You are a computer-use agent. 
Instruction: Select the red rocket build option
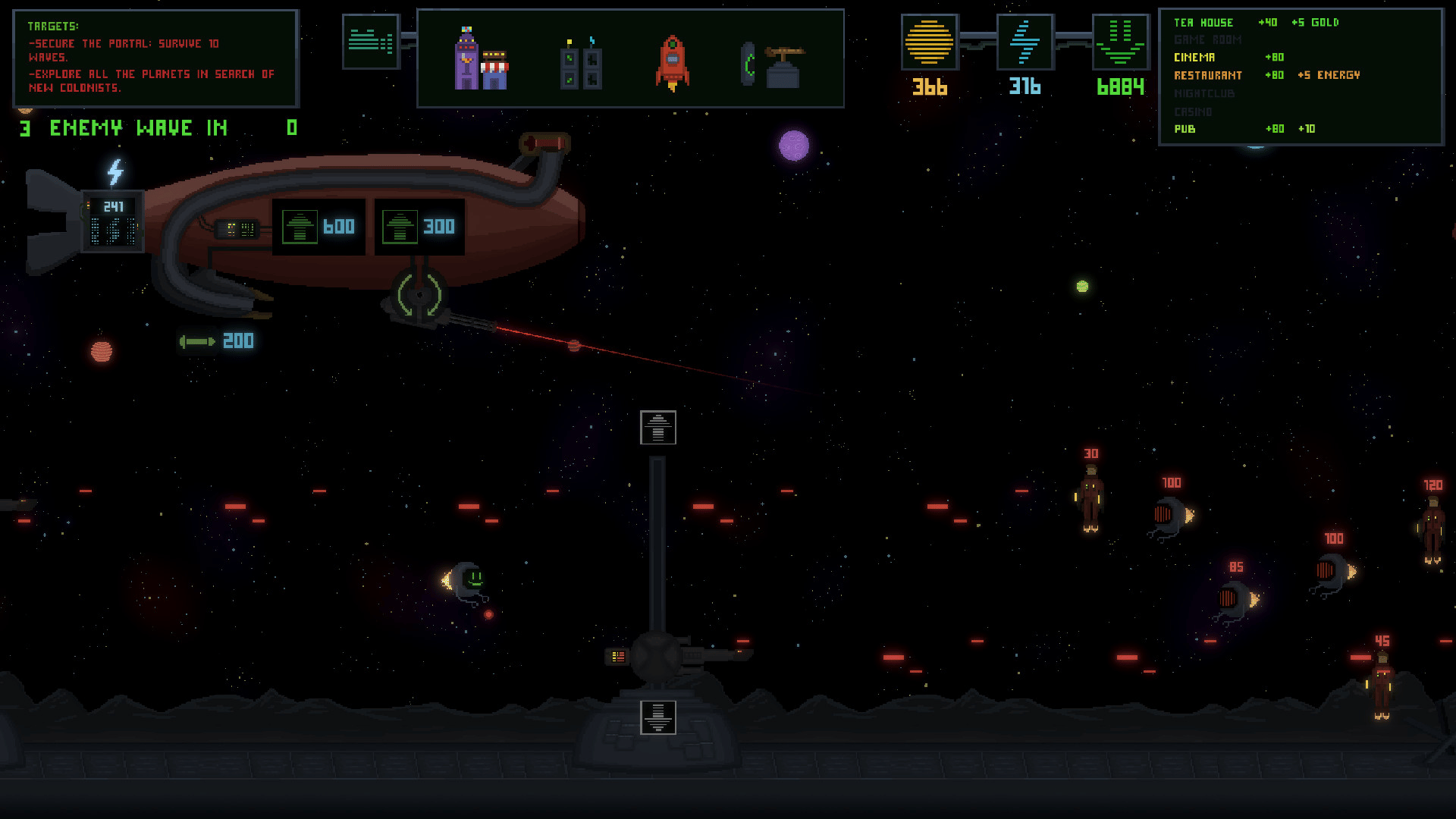(673, 62)
